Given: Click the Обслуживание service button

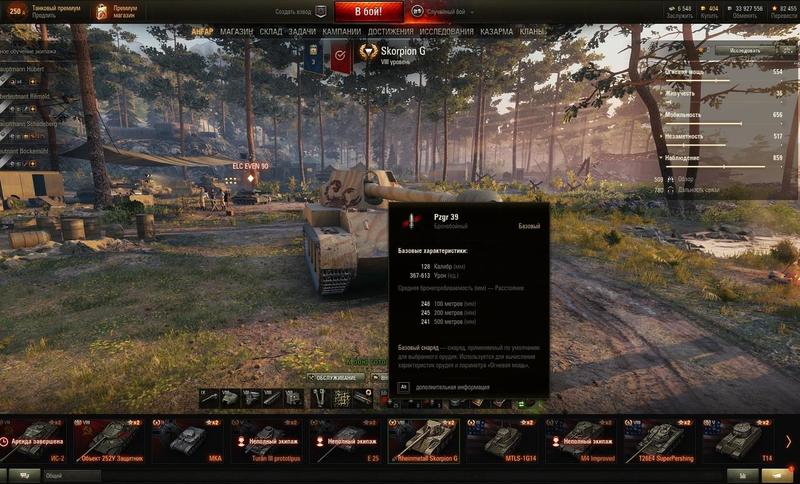Looking at the screenshot, I should coord(337,378).
